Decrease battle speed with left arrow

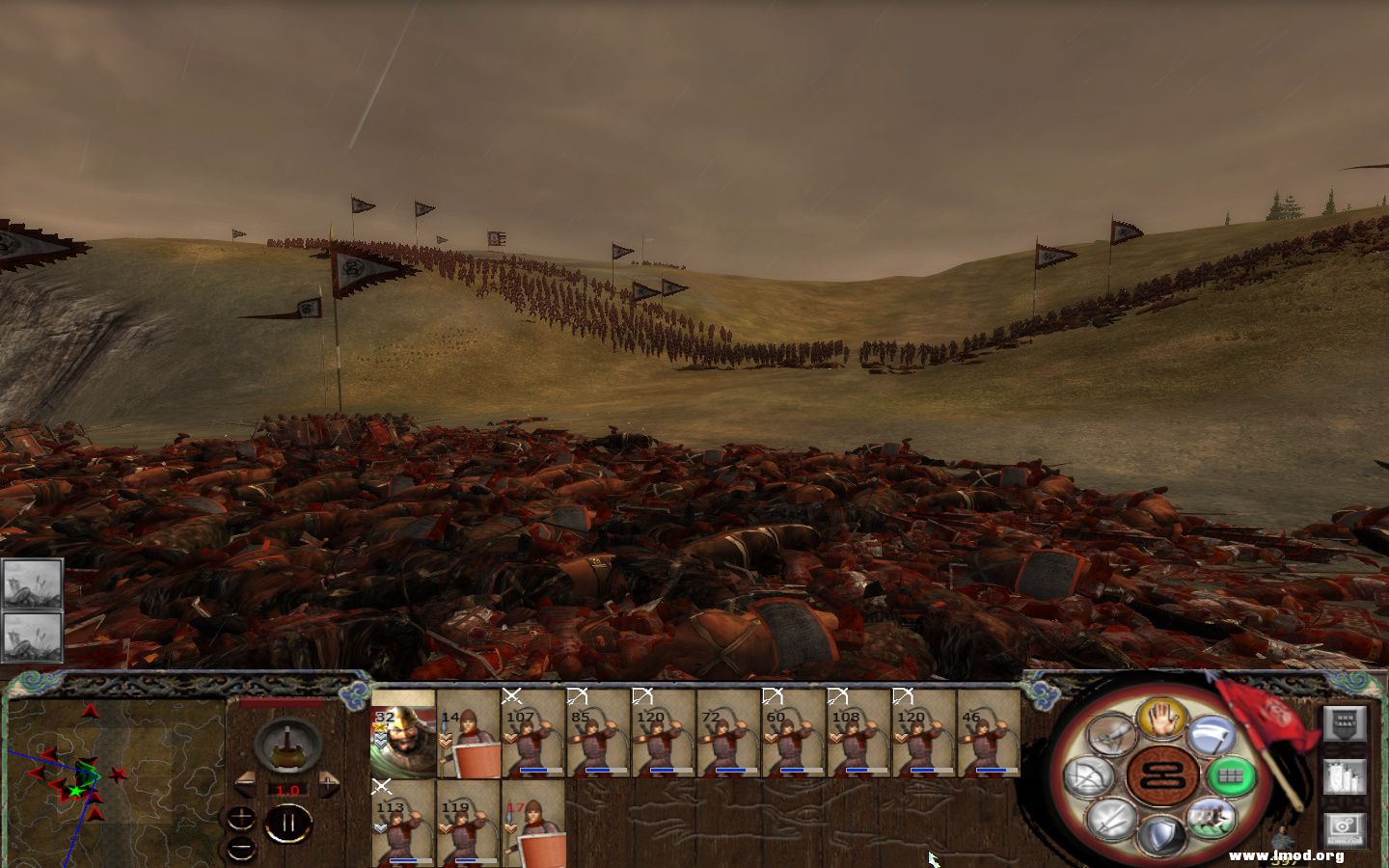pos(246,784)
